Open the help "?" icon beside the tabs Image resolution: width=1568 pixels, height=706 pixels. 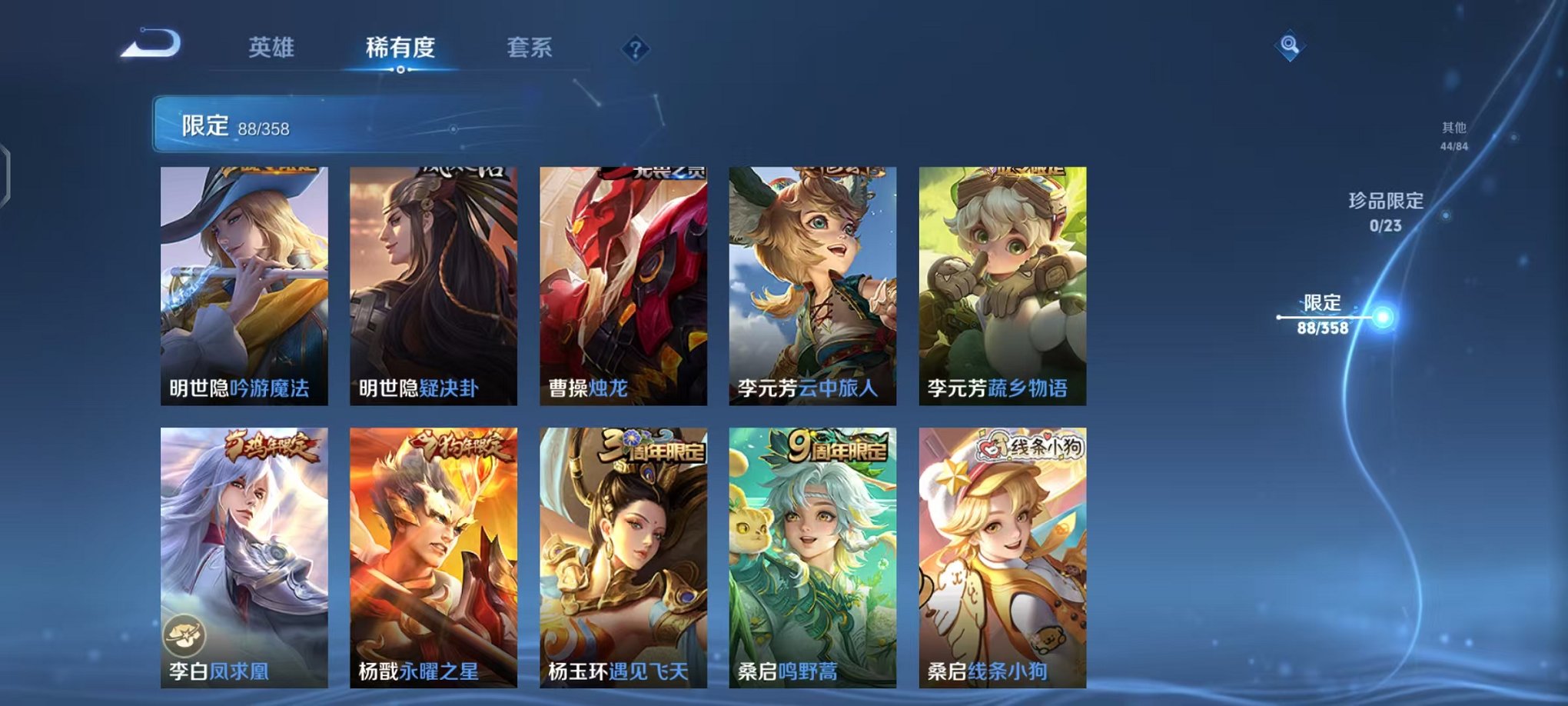click(x=634, y=50)
